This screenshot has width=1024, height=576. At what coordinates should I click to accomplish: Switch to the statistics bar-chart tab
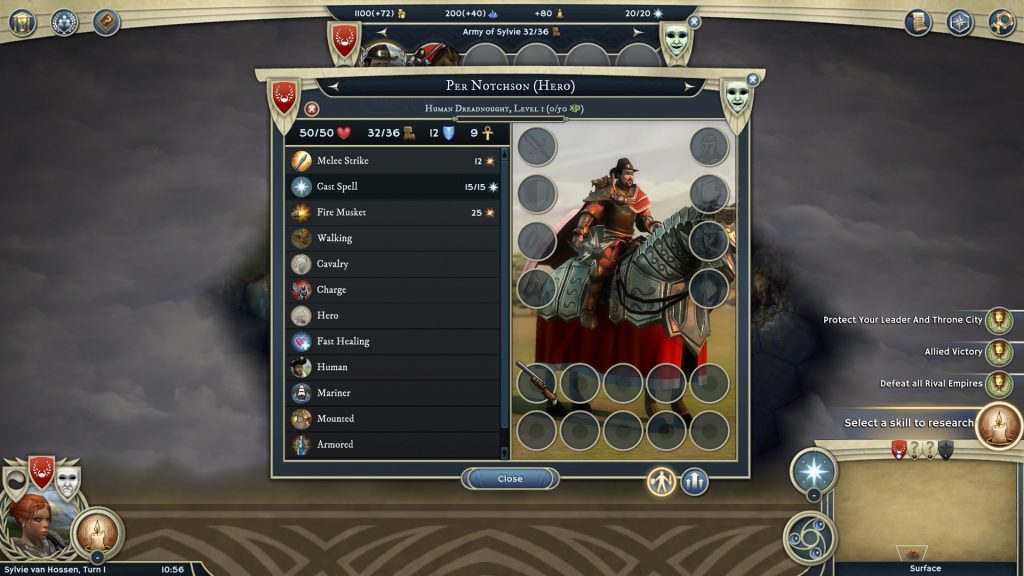point(695,482)
